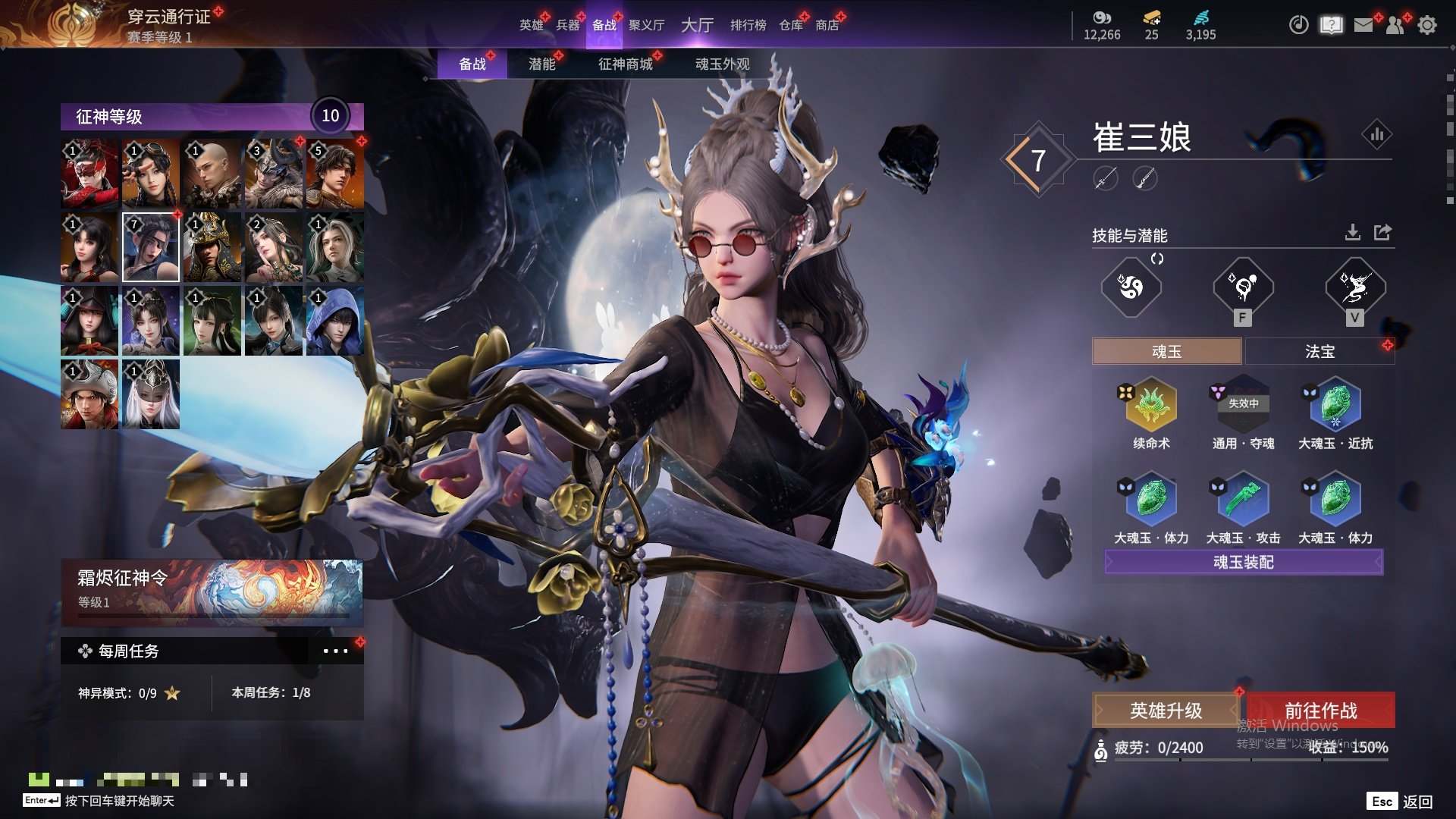Switch to the 潜能 tab
Viewport: 1456px width, 819px height.
coord(541,64)
